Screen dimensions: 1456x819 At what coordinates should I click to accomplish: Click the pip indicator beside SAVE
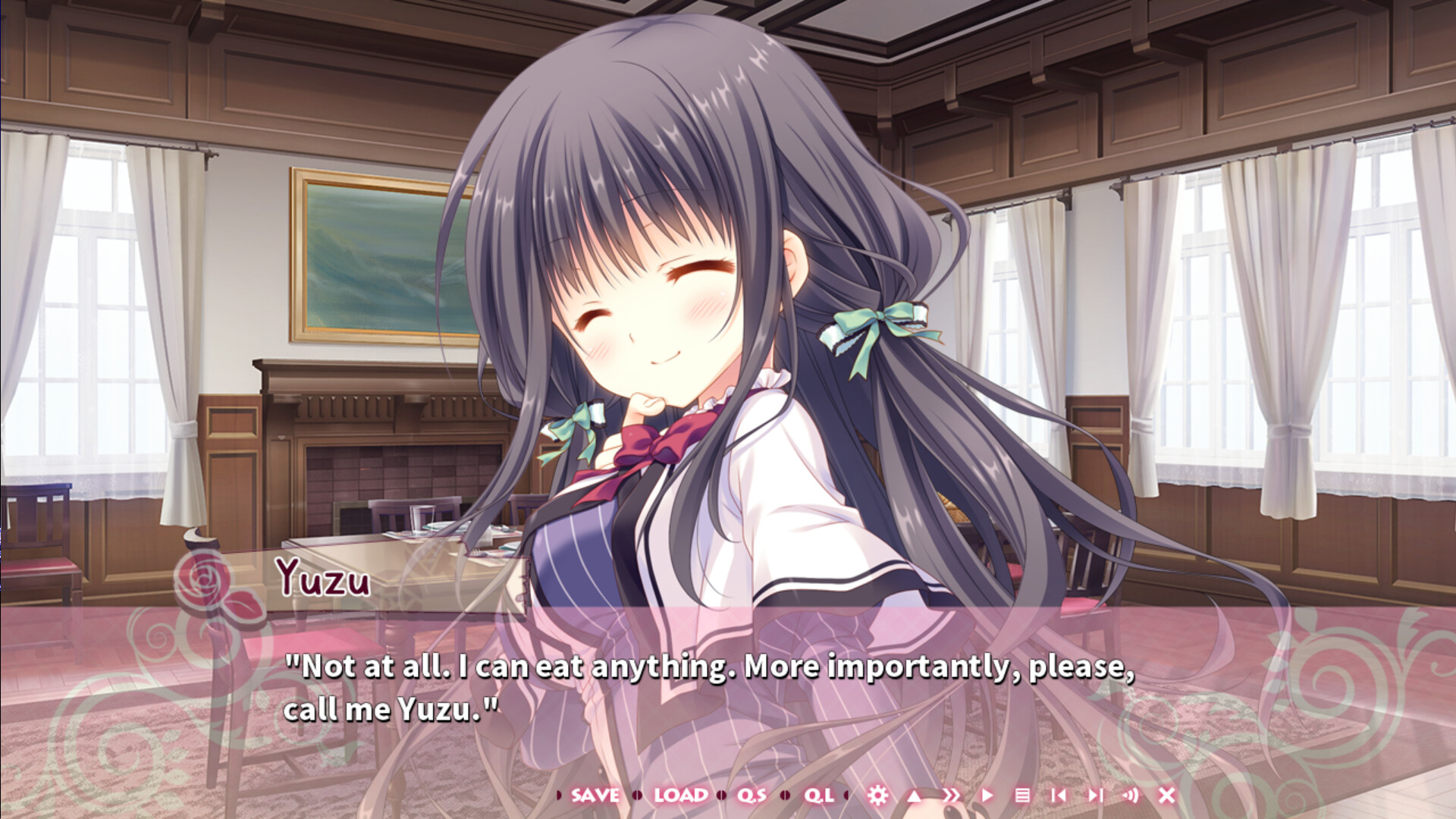559,796
